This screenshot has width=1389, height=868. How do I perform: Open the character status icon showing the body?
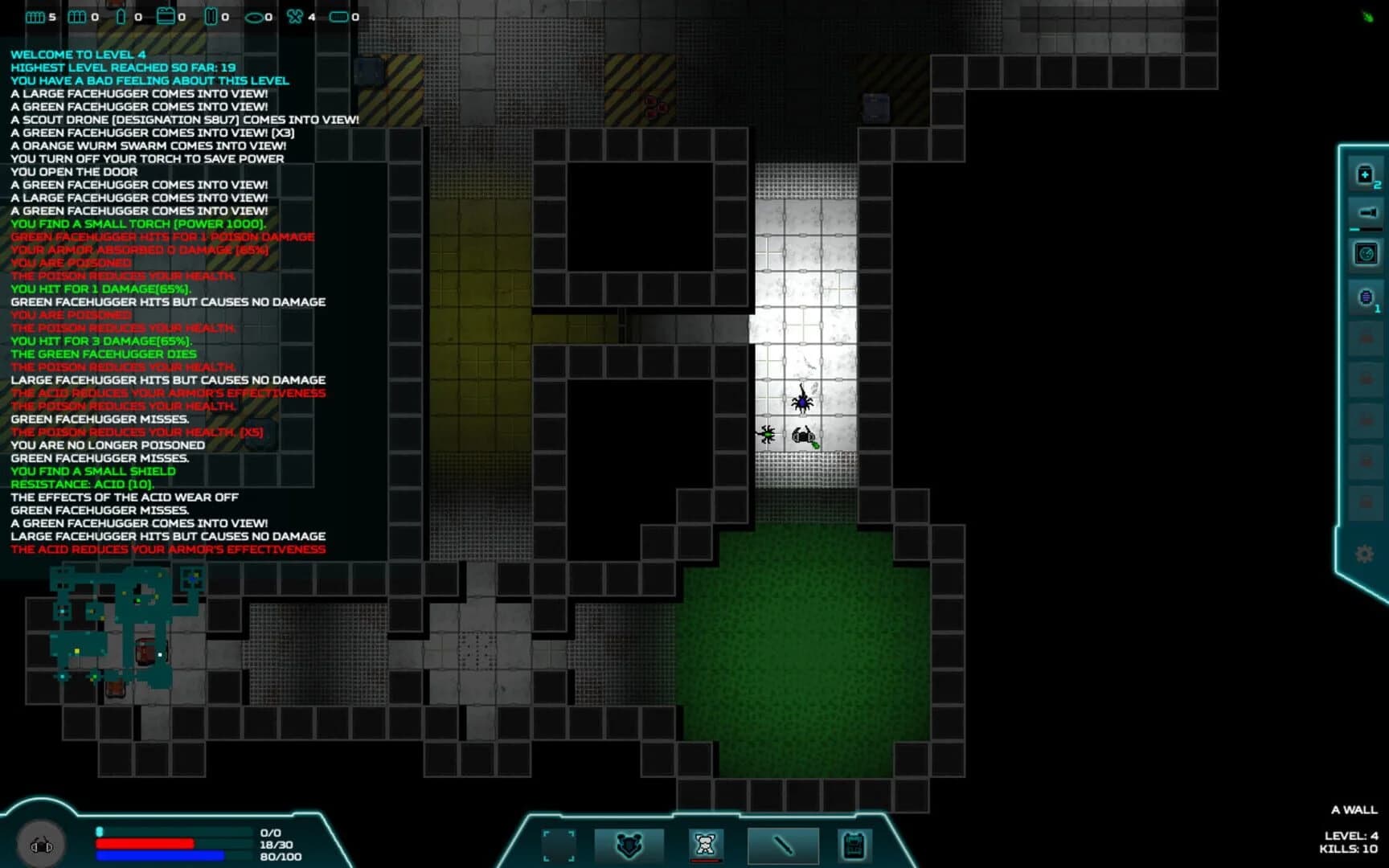point(704,845)
